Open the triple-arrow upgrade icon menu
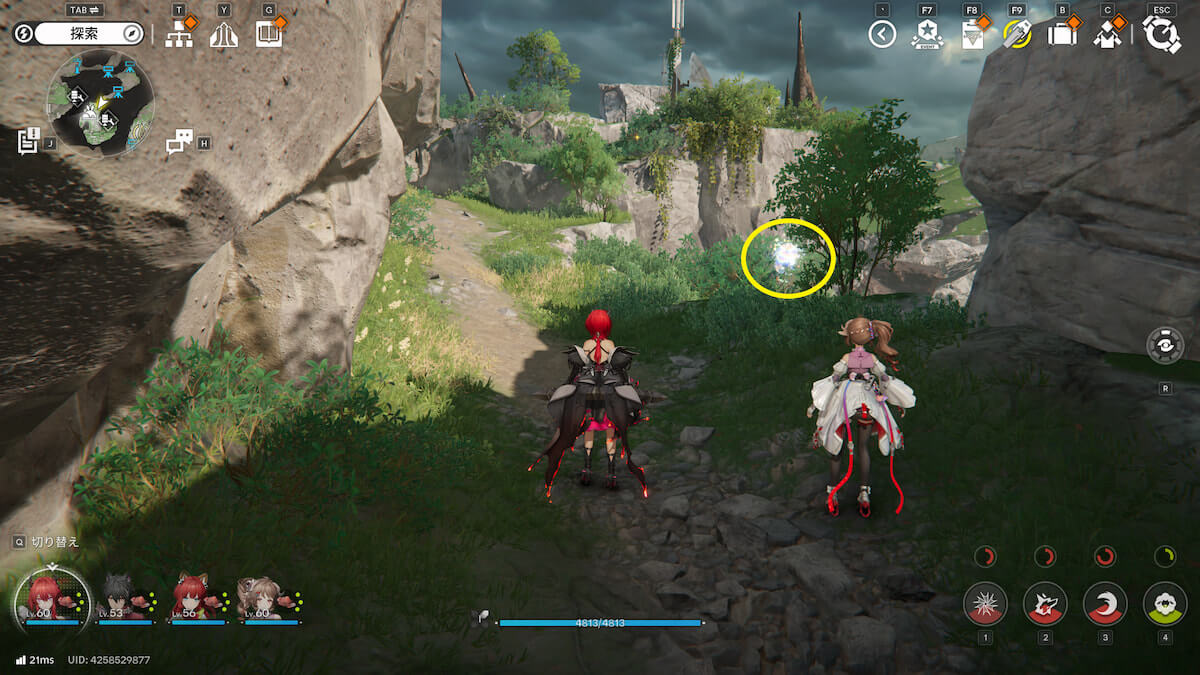1200x675 pixels. 223,35
